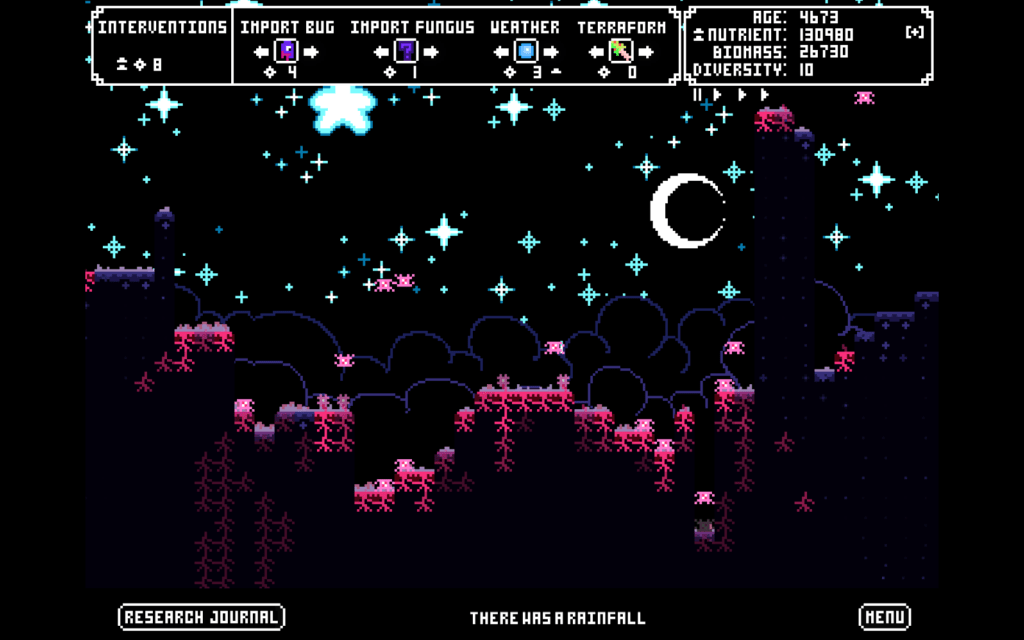Viewport: 1024px width, 640px height.
Task: Switch Weather to the previous type
Action: [502, 51]
